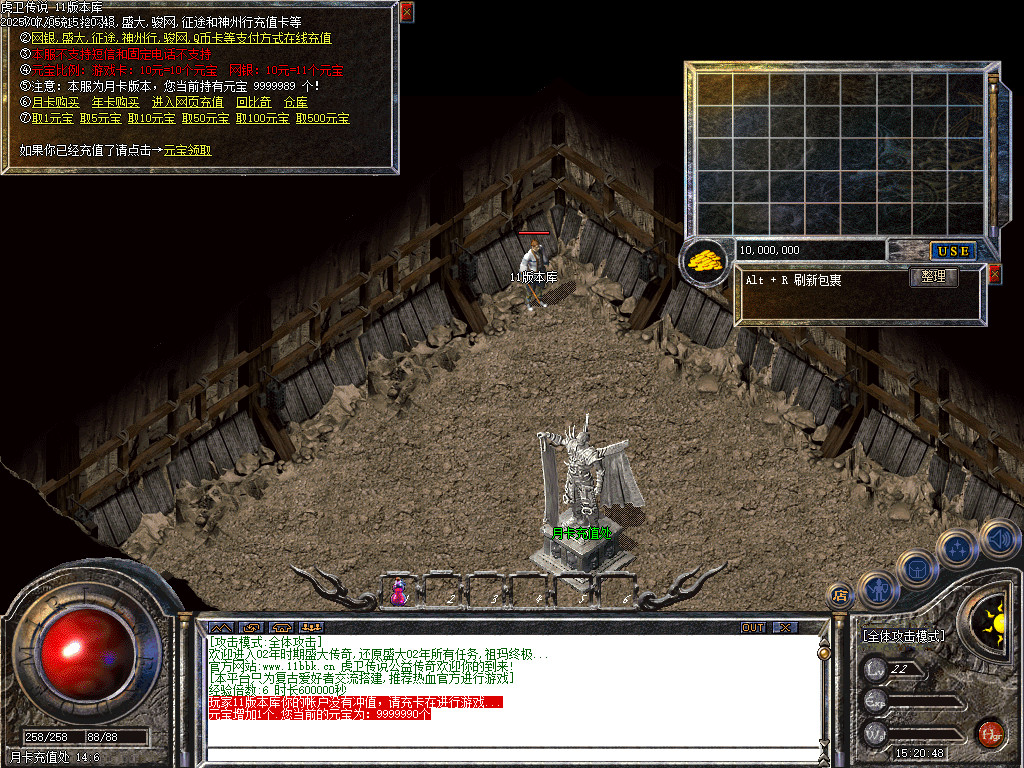Open the 店 shop icon

point(840,596)
